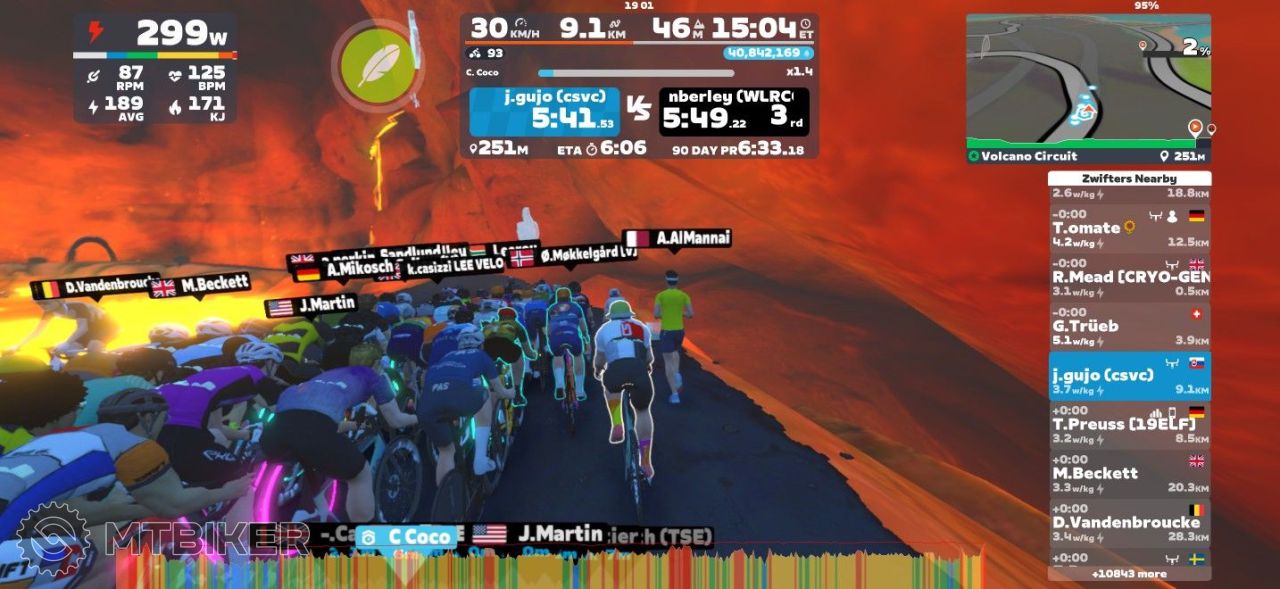Select T.Preuss (19ELF) rider row
This screenshot has height=589, width=1280.
[x=1128, y=424]
